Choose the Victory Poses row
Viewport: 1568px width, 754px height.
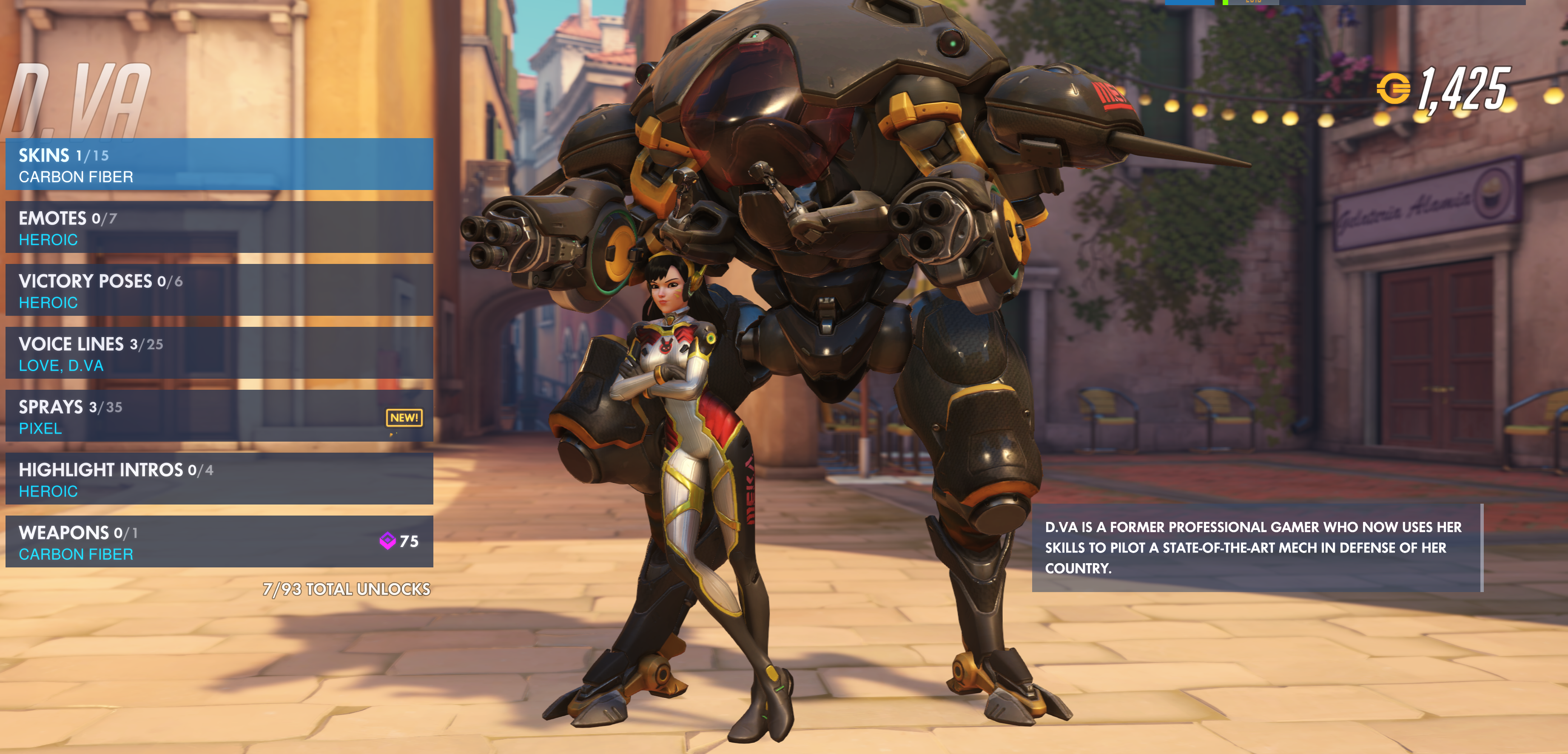pos(219,290)
